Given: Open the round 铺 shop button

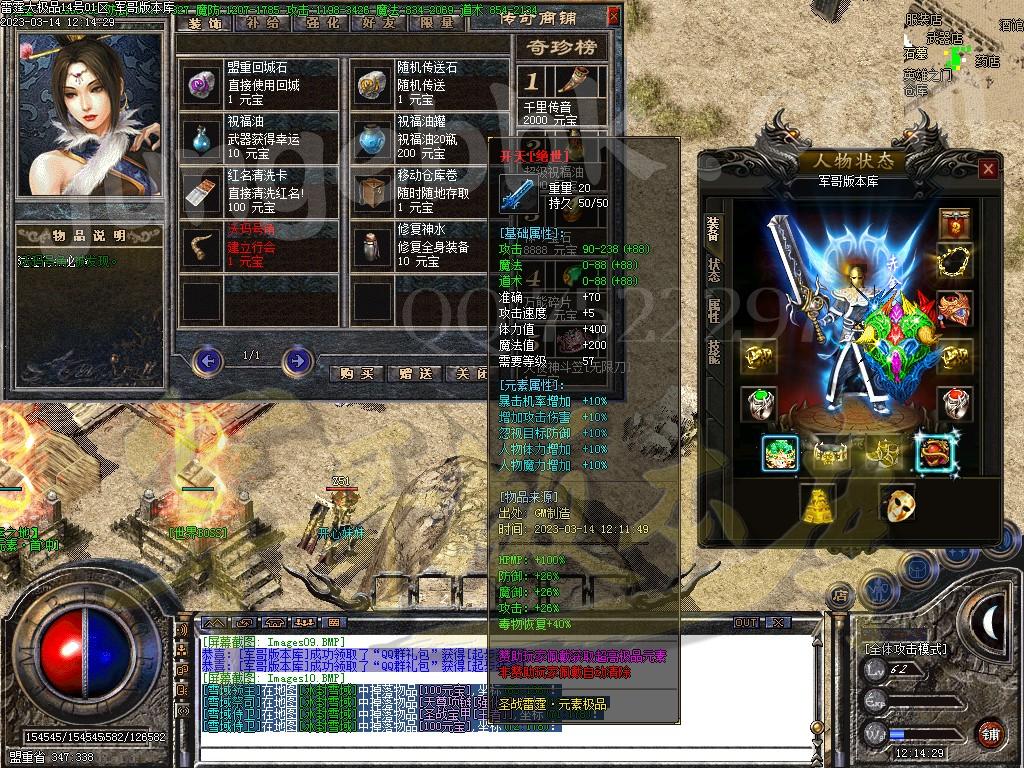Looking at the screenshot, I should coord(988,733).
